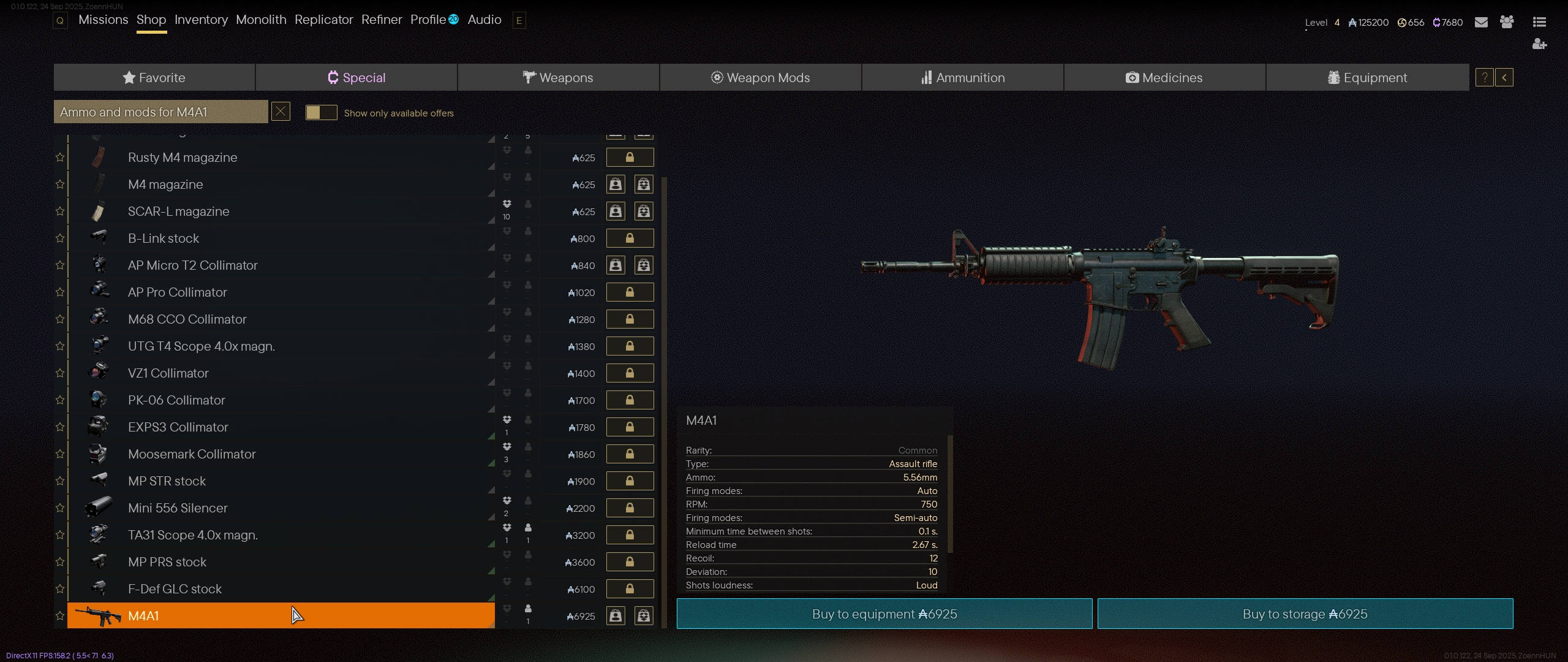This screenshot has height=662, width=1568.
Task: Switch to the Weapons category tab
Action: [558, 78]
